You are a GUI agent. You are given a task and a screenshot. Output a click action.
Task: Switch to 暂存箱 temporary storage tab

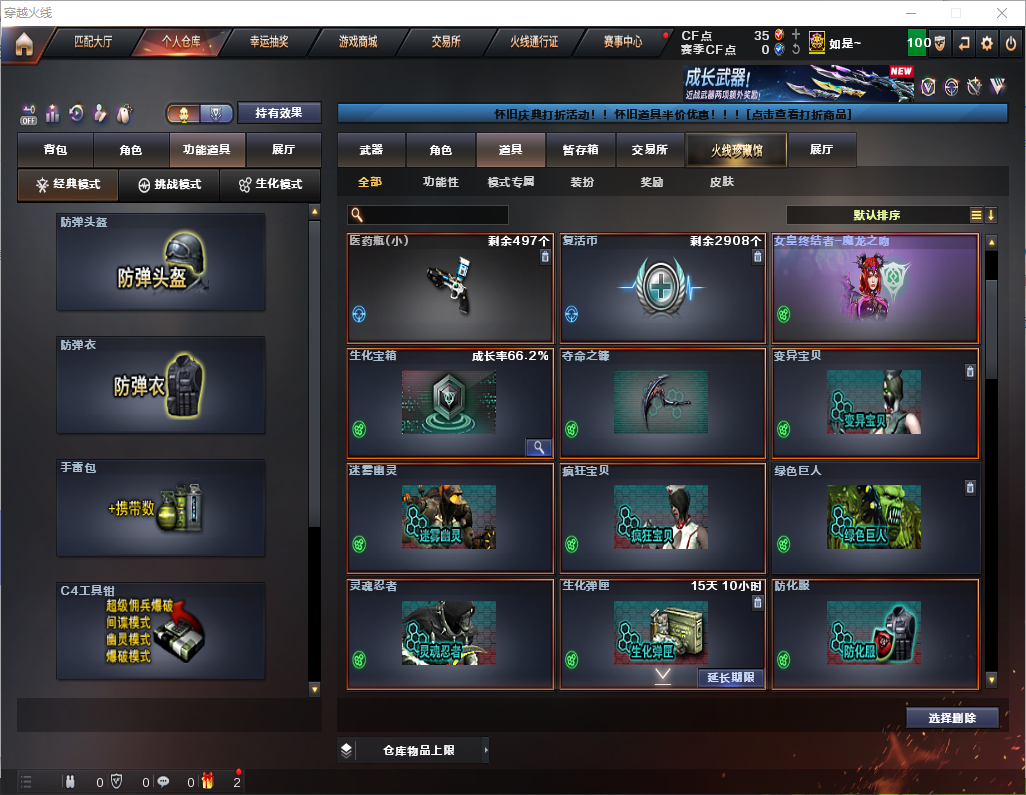pos(580,150)
